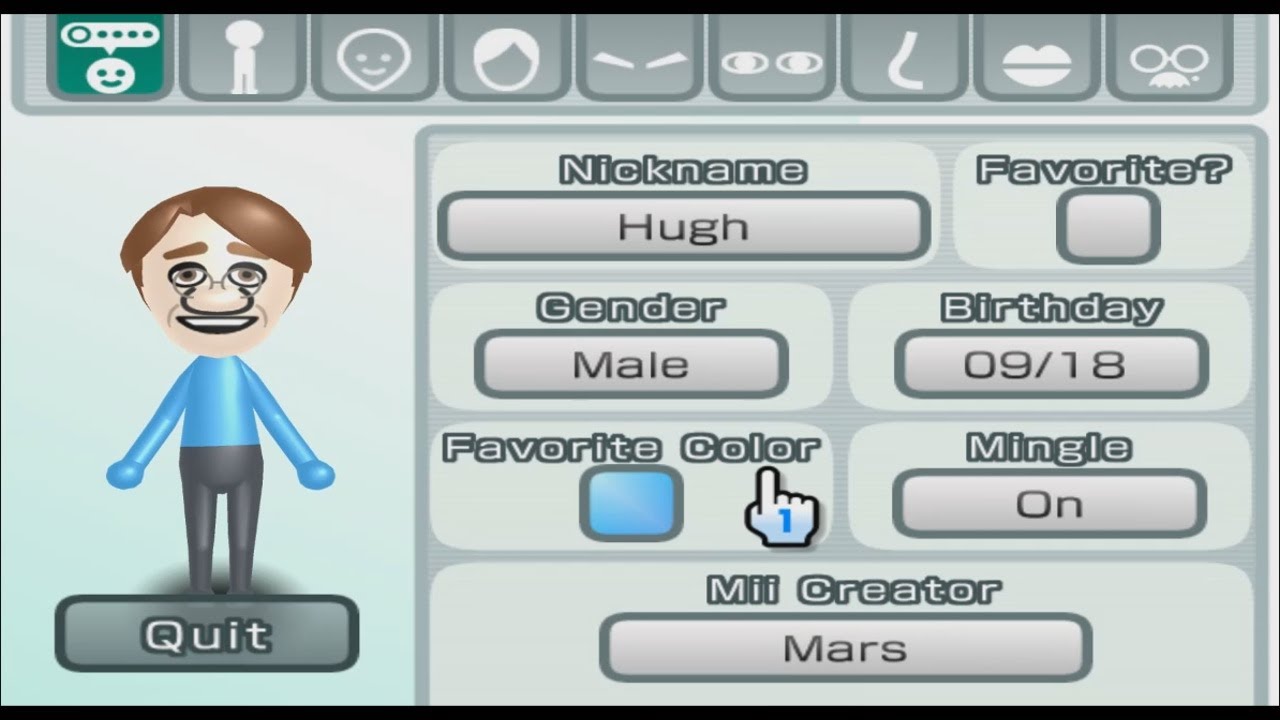Screen dimensions: 1280x720
Task: Open the body build editor
Action: [x=240, y=55]
